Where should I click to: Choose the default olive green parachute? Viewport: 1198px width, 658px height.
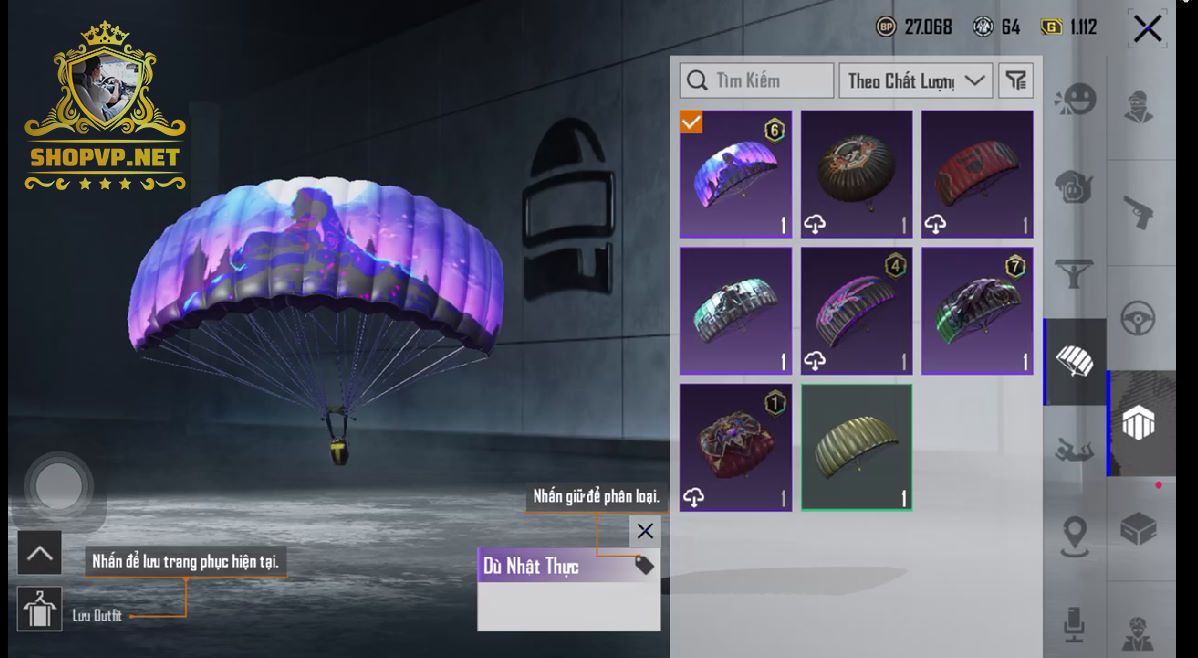point(857,447)
